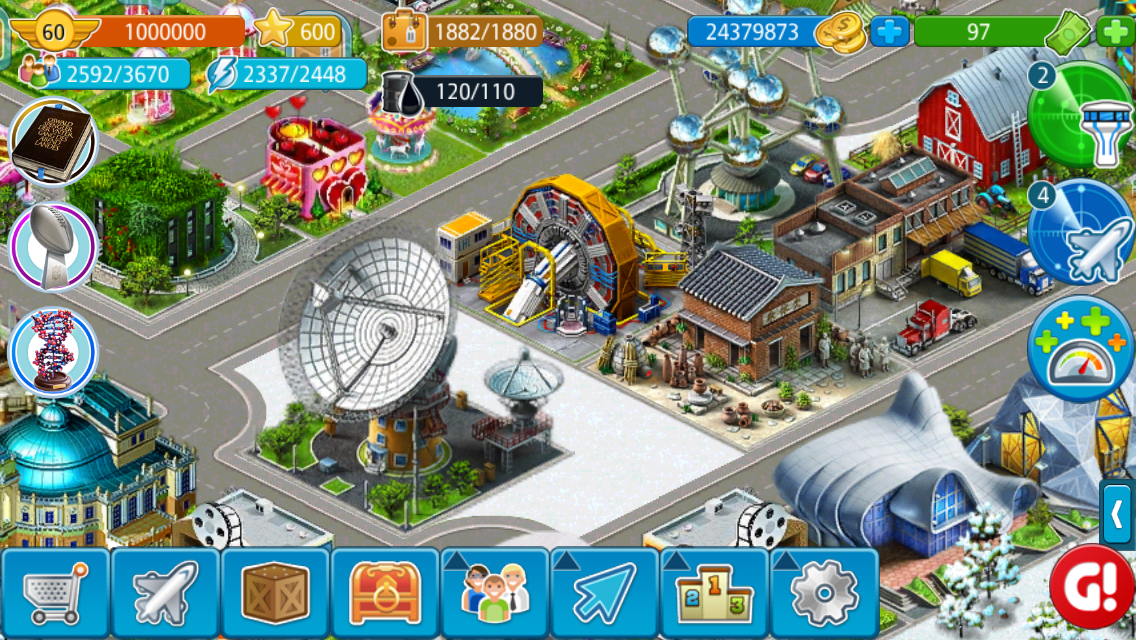Show the friends and neighbors panel
Image resolution: width=1136 pixels, height=640 pixels.
(x=495, y=594)
